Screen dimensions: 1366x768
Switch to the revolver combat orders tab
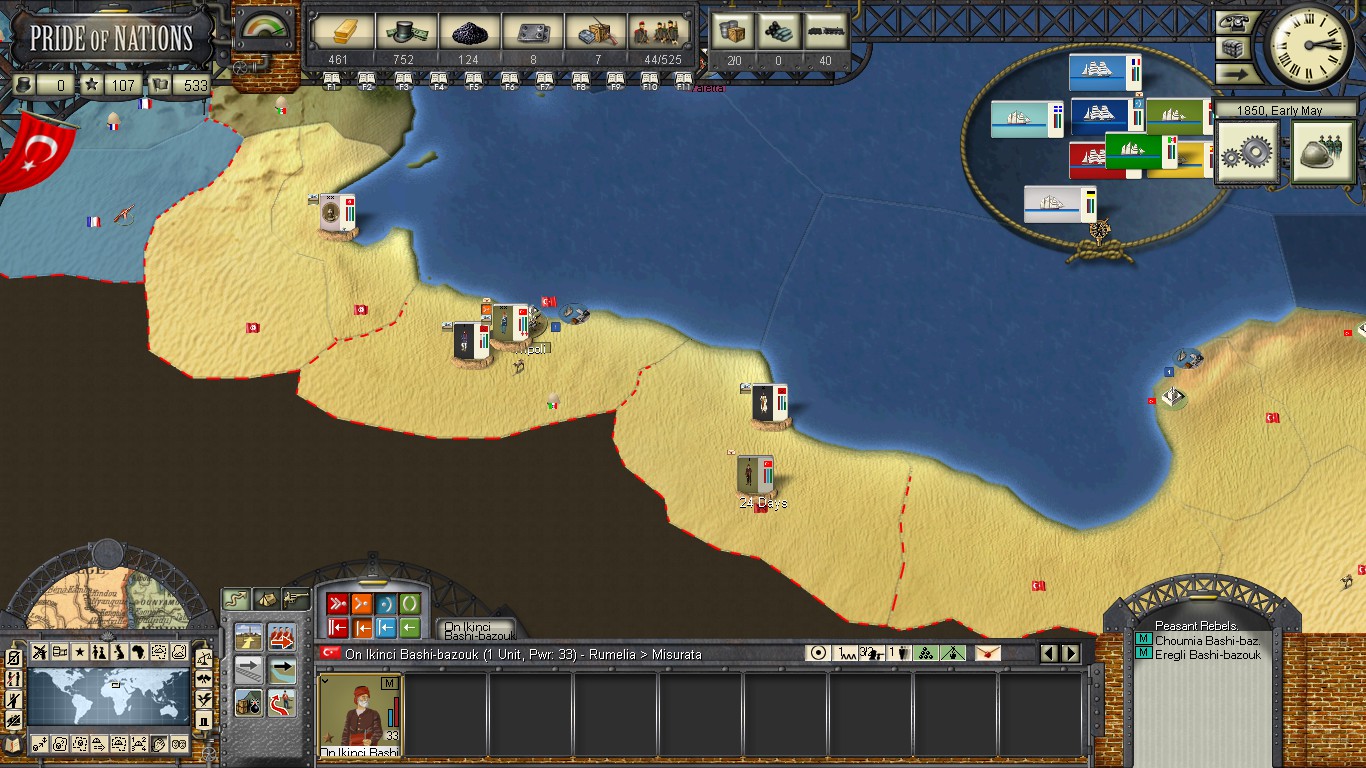pos(295,599)
